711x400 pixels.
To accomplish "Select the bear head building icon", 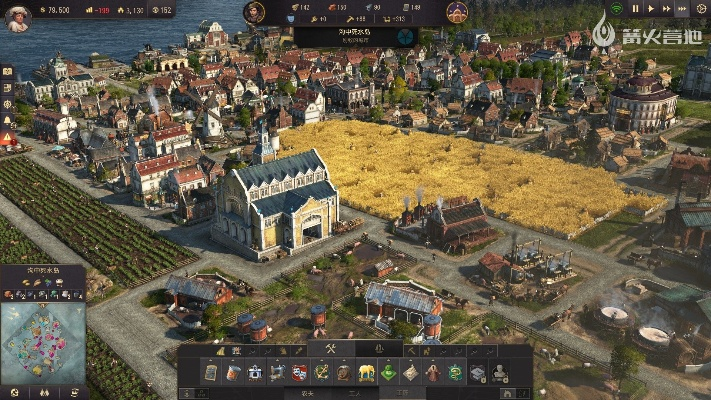I will (343, 372).
